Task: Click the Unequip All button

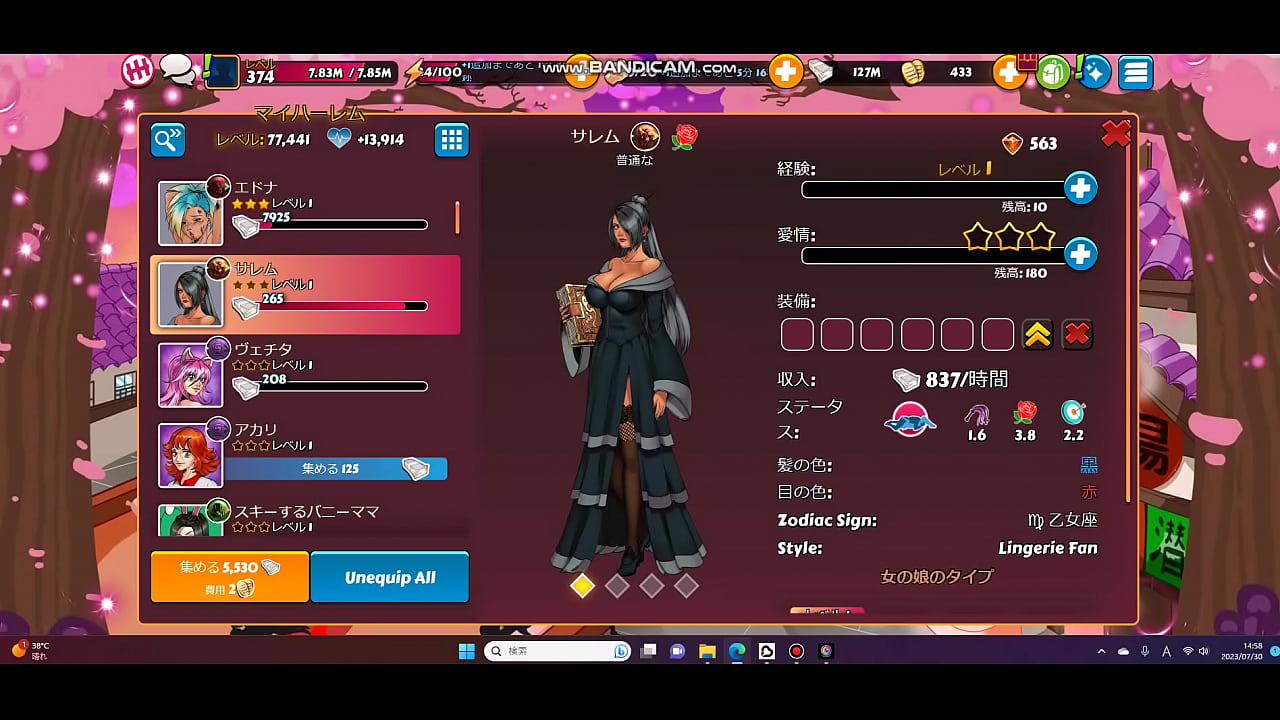Action: click(390, 577)
